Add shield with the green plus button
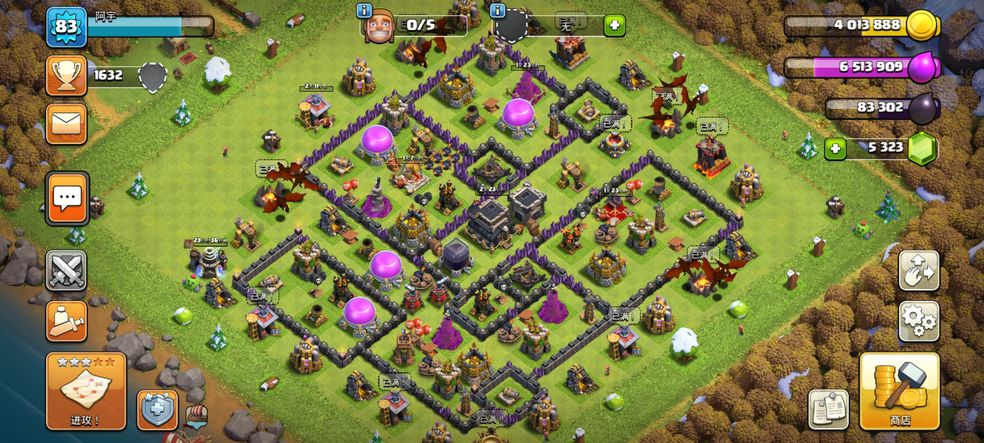 tap(613, 25)
